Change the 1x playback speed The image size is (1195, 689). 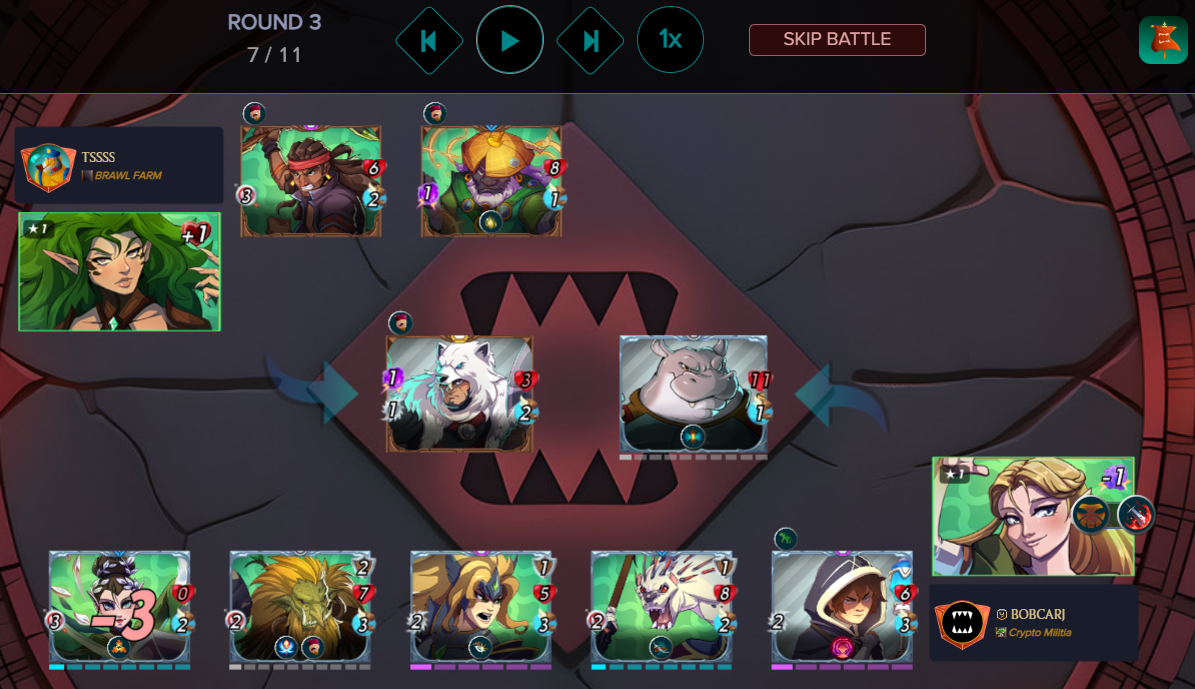coord(670,40)
